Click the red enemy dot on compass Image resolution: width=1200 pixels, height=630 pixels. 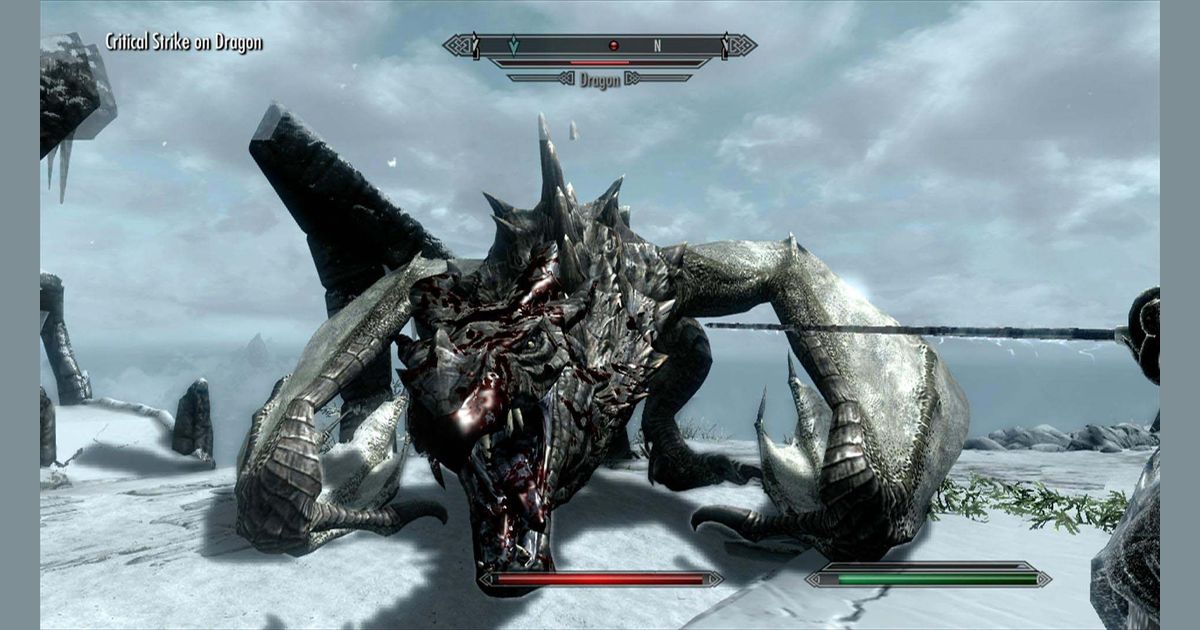613,45
